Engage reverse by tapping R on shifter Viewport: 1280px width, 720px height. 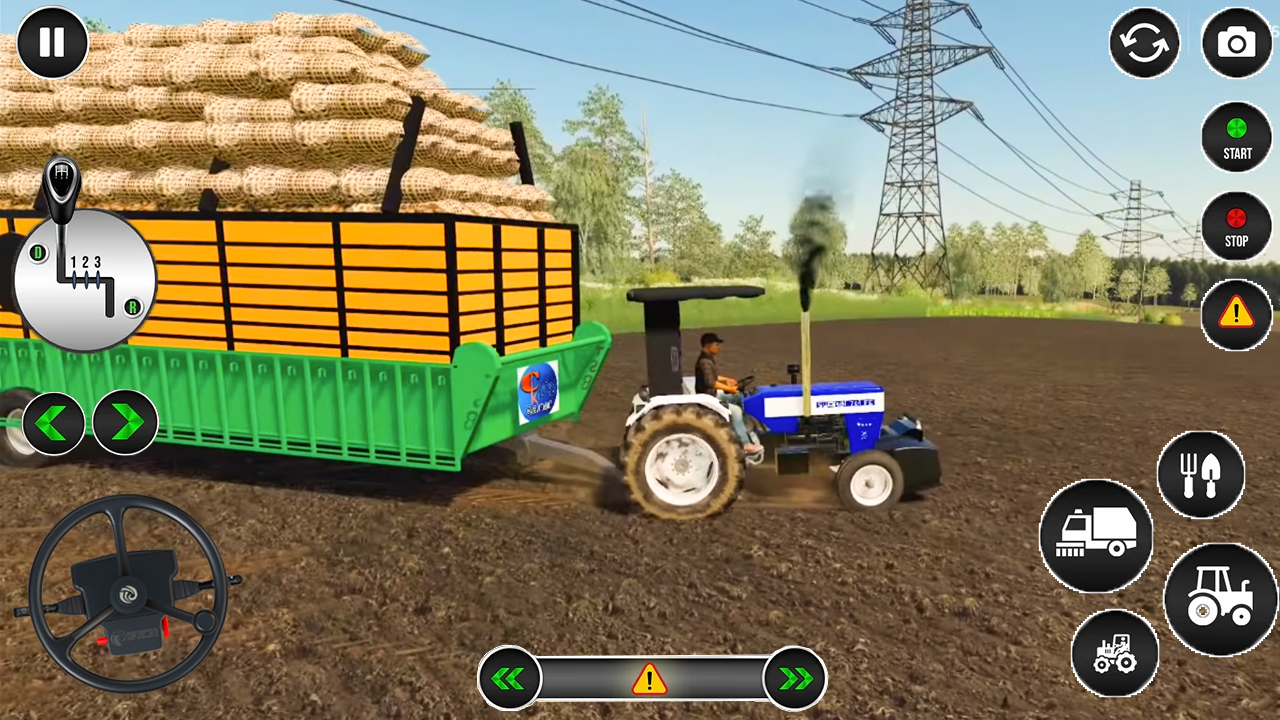coord(132,307)
